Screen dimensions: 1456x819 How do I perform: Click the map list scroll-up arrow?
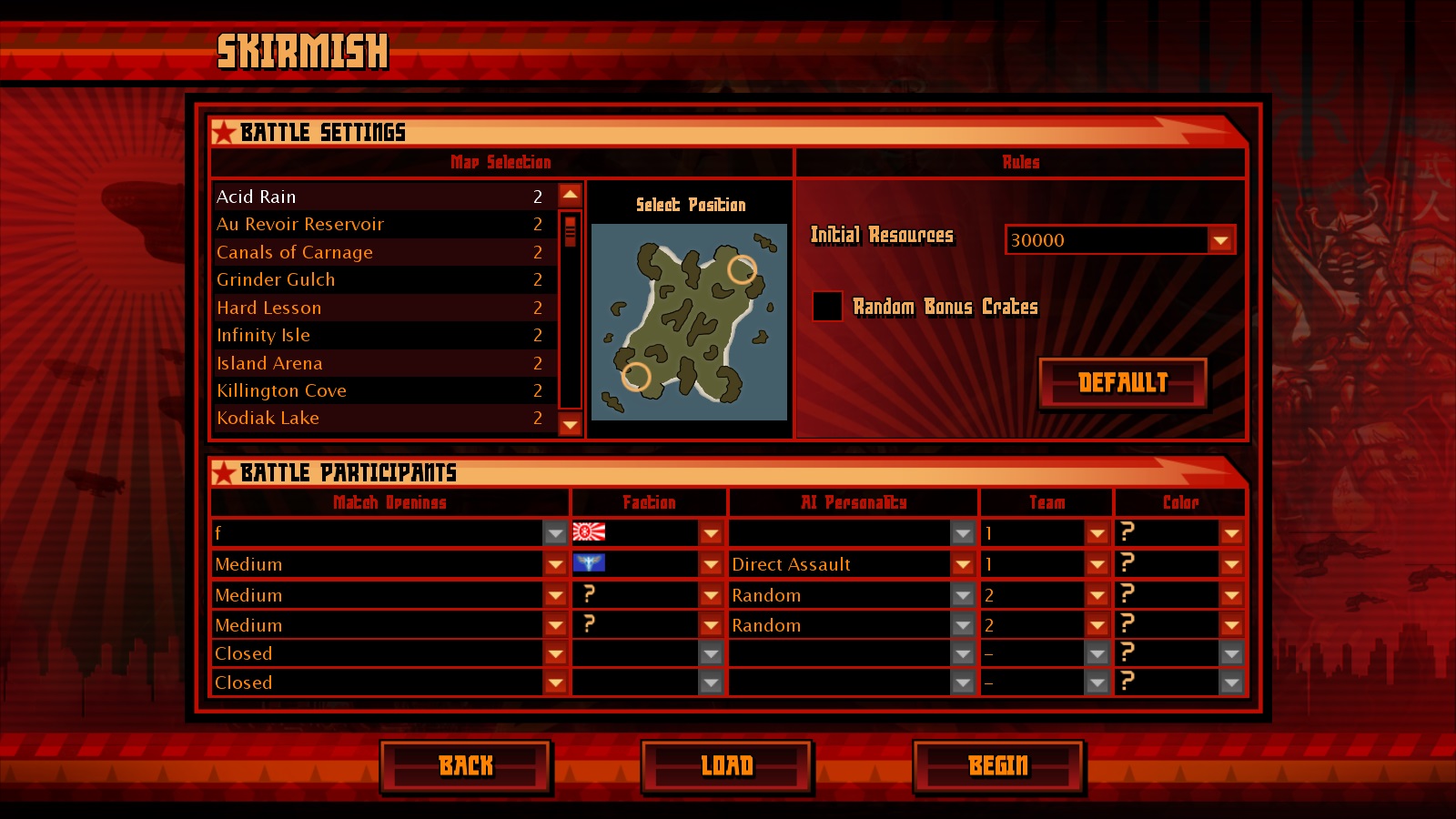571,194
